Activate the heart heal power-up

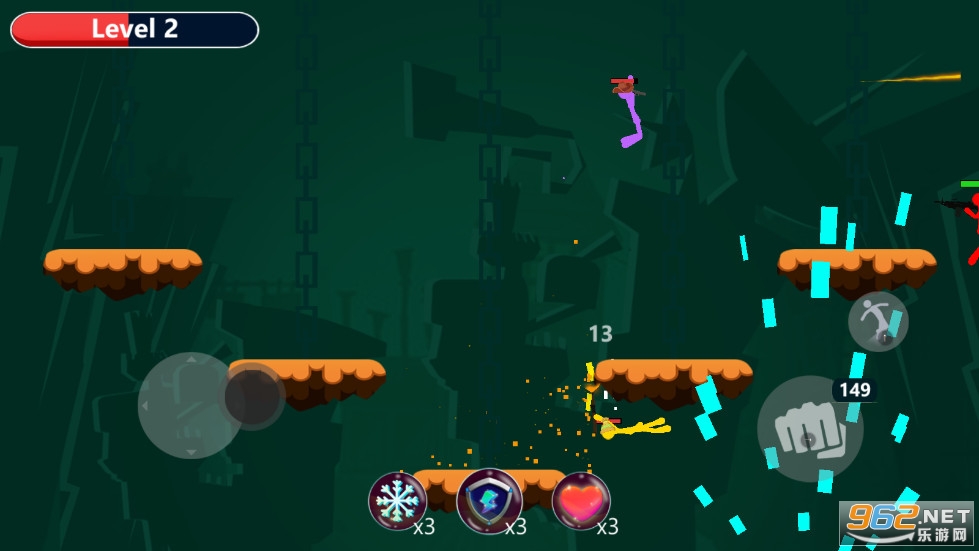pos(581,501)
